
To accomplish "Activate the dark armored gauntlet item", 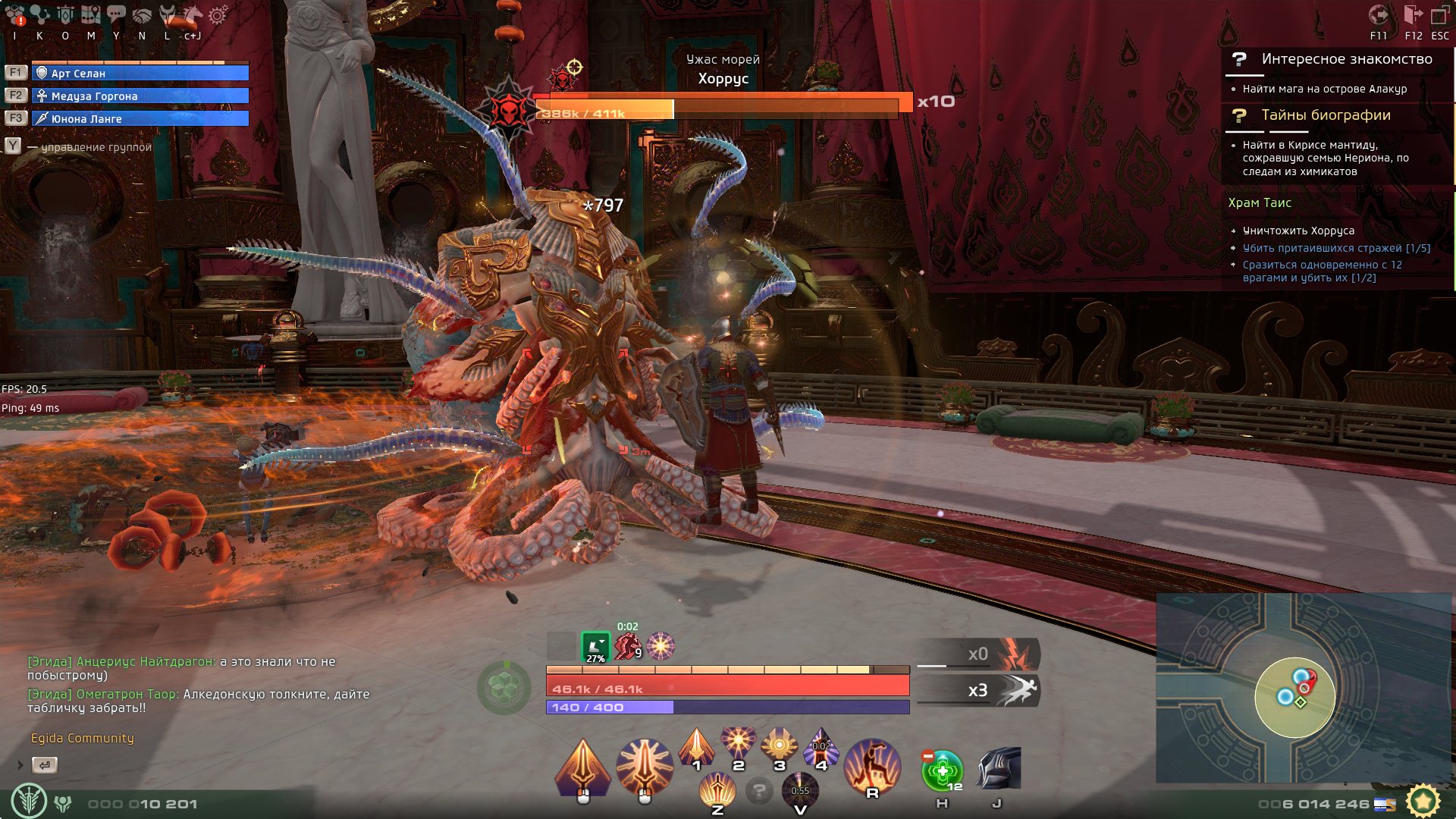I will point(998,769).
